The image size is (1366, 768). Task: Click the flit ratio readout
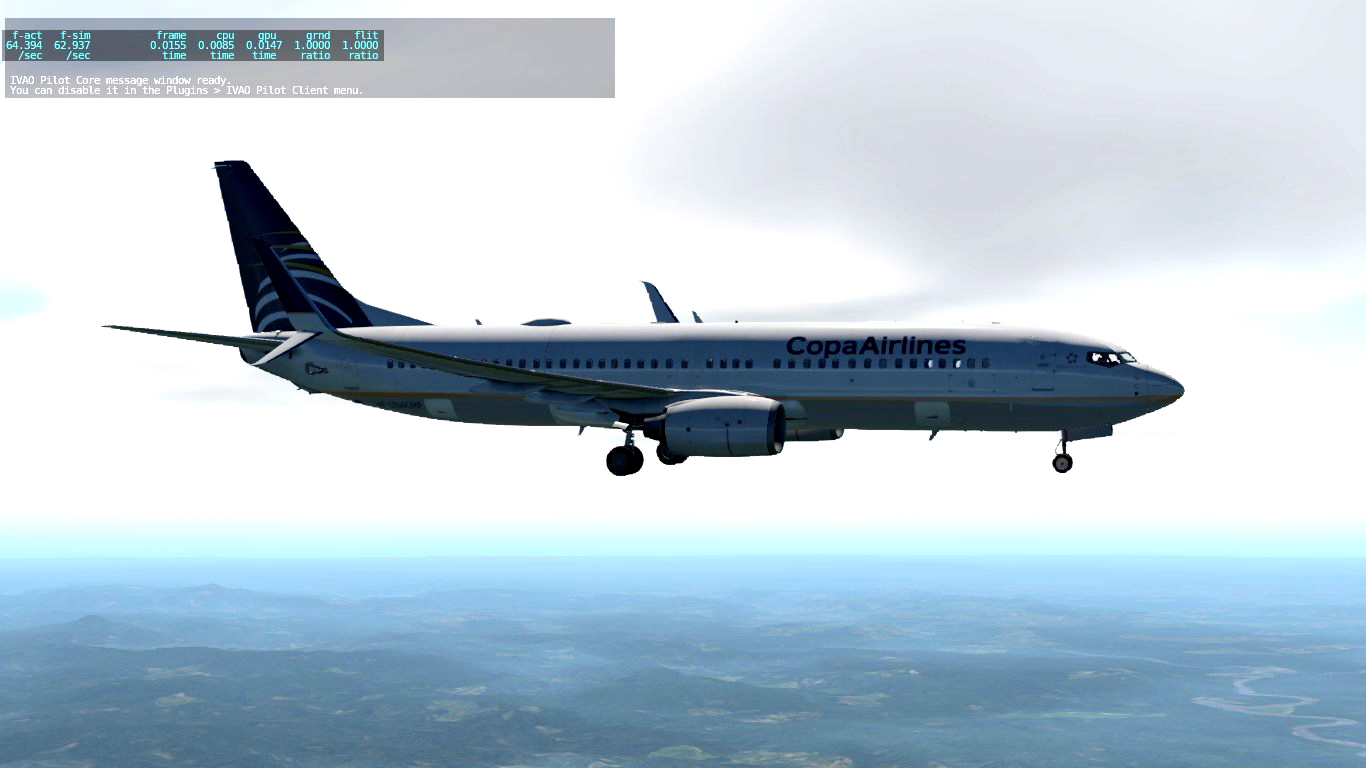pyautogui.click(x=363, y=35)
